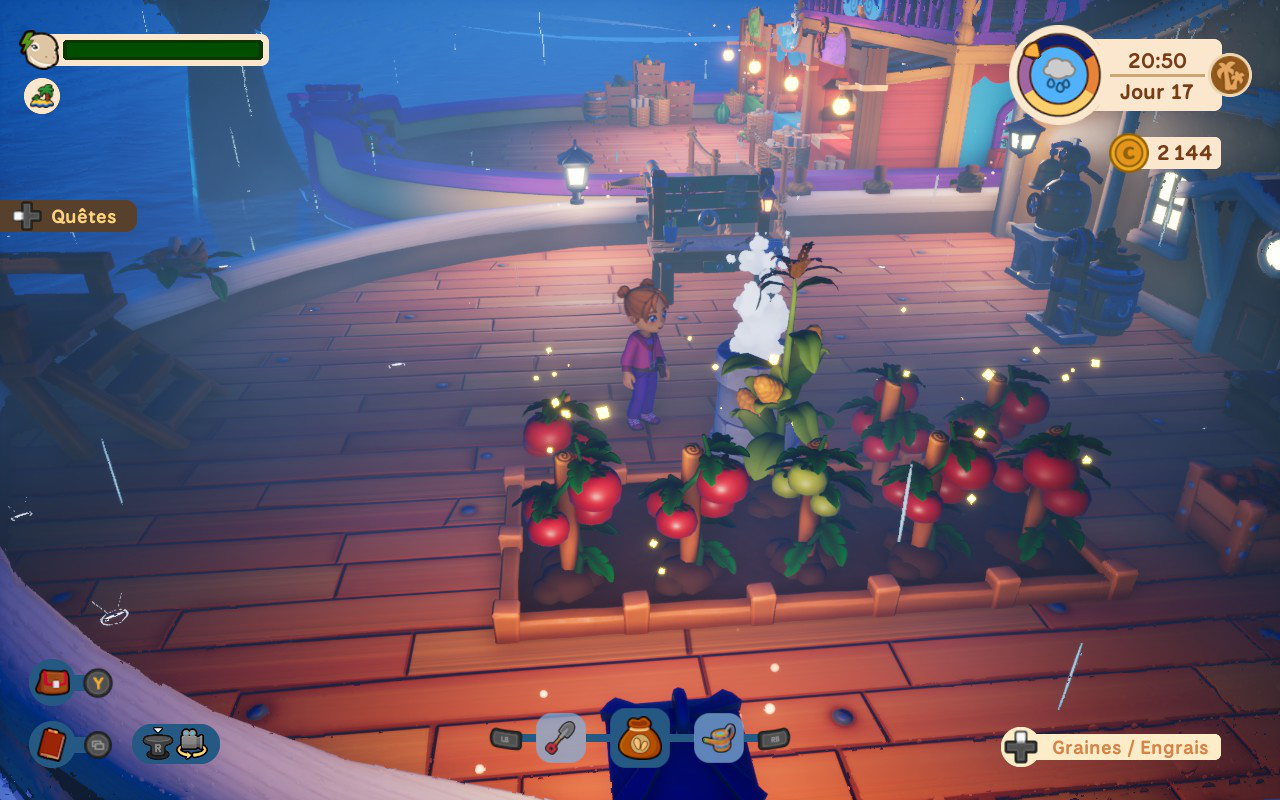Screen dimensions: 1280x800
Task: Click the gold coin currency icon
Action: point(1128,153)
